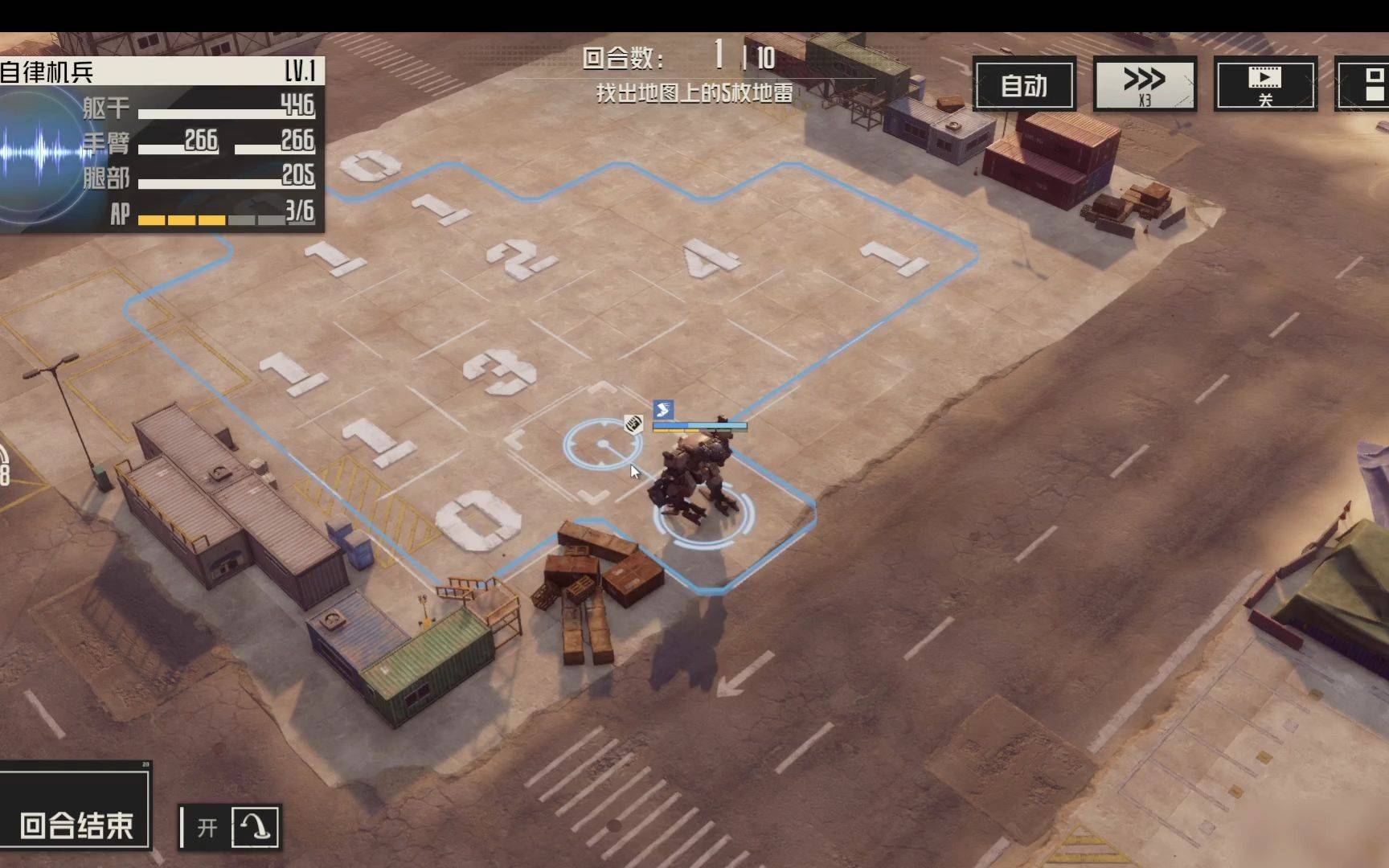
Task: Click the blue boot buff icon
Action: coord(663,410)
